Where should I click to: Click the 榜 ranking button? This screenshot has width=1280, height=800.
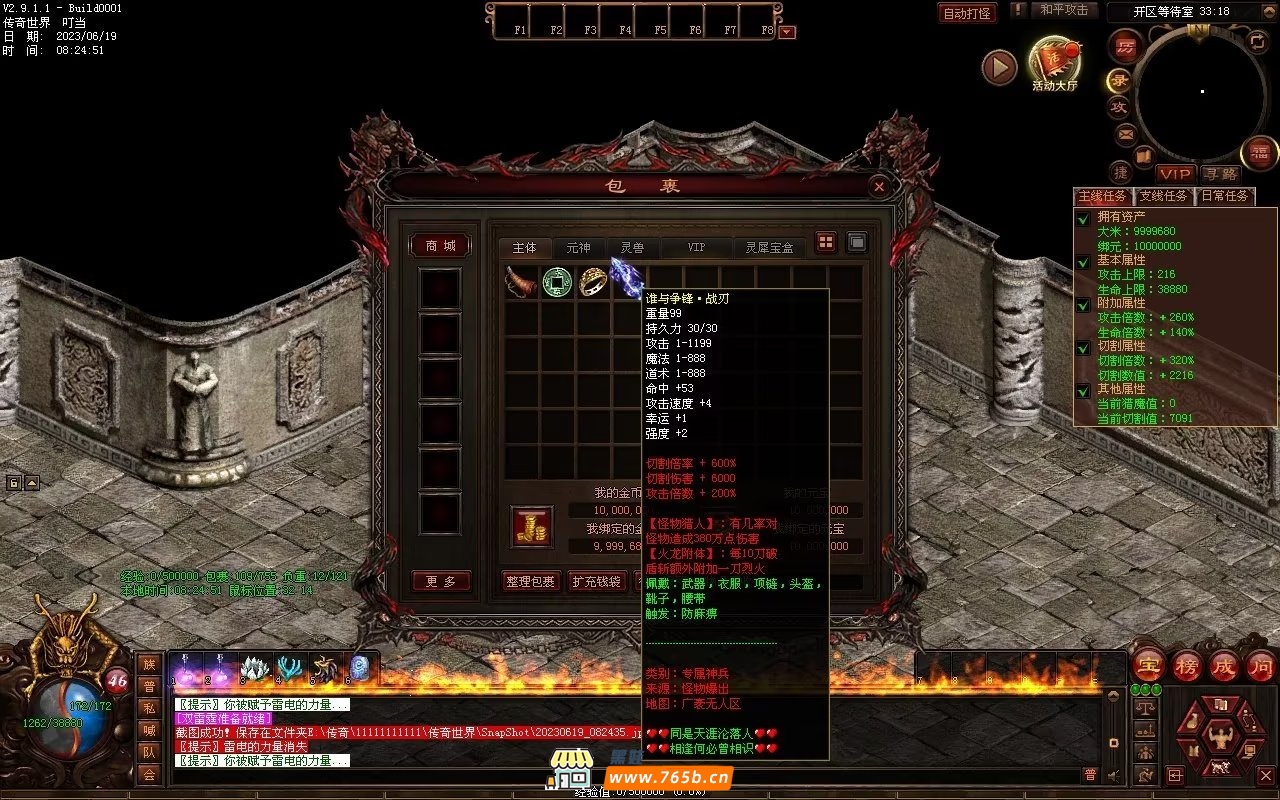1187,666
